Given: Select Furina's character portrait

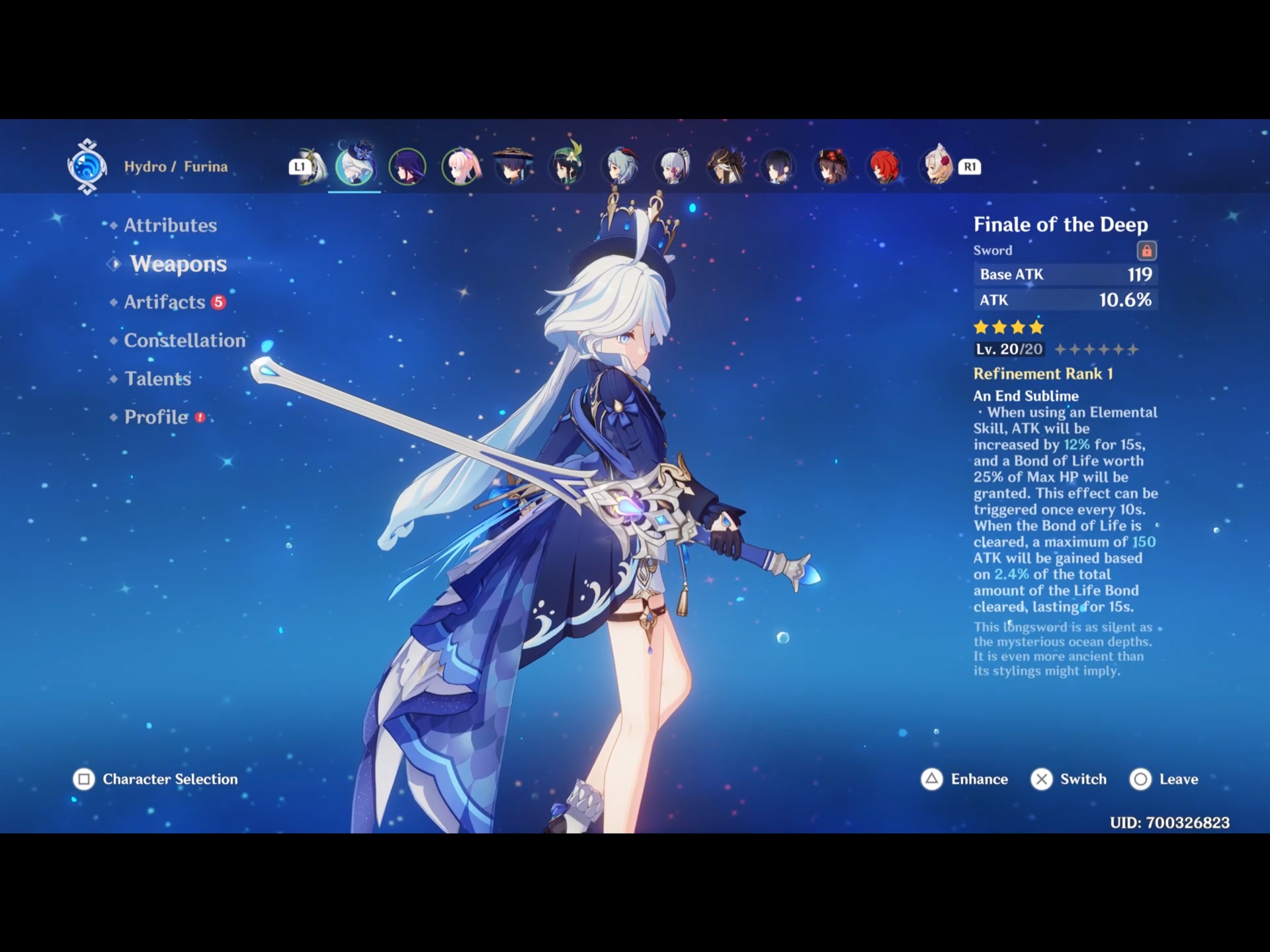Looking at the screenshot, I should 355,167.
